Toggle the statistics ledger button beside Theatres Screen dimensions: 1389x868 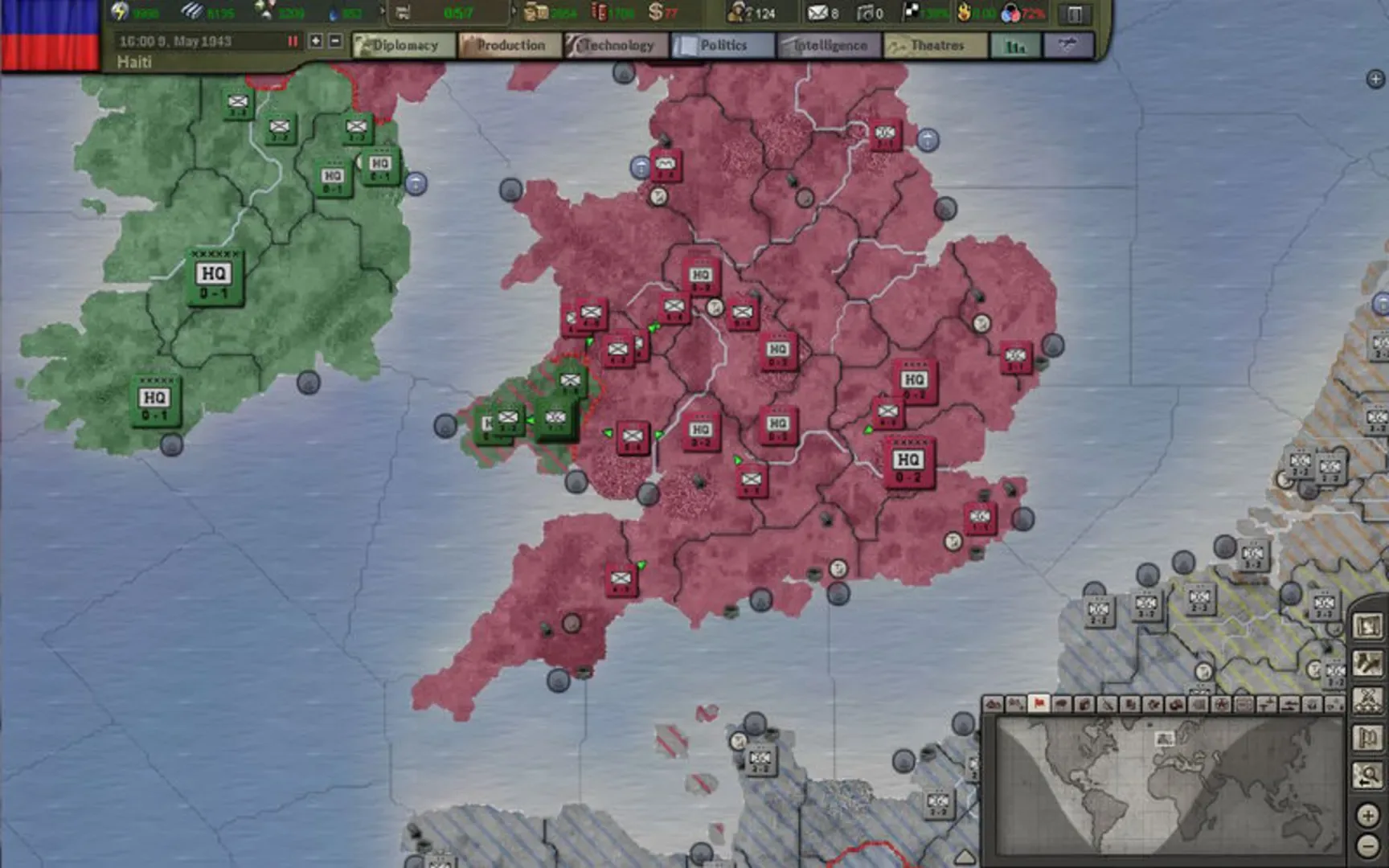click(1018, 46)
